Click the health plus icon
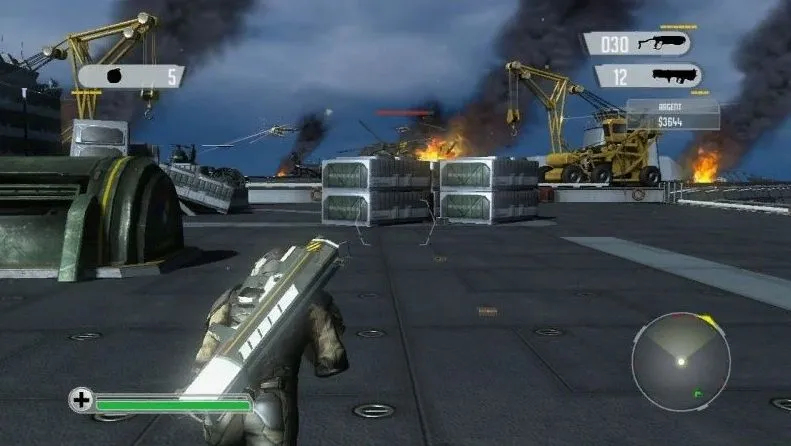This screenshot has height=446, width=791. click(x=81, y=400)
